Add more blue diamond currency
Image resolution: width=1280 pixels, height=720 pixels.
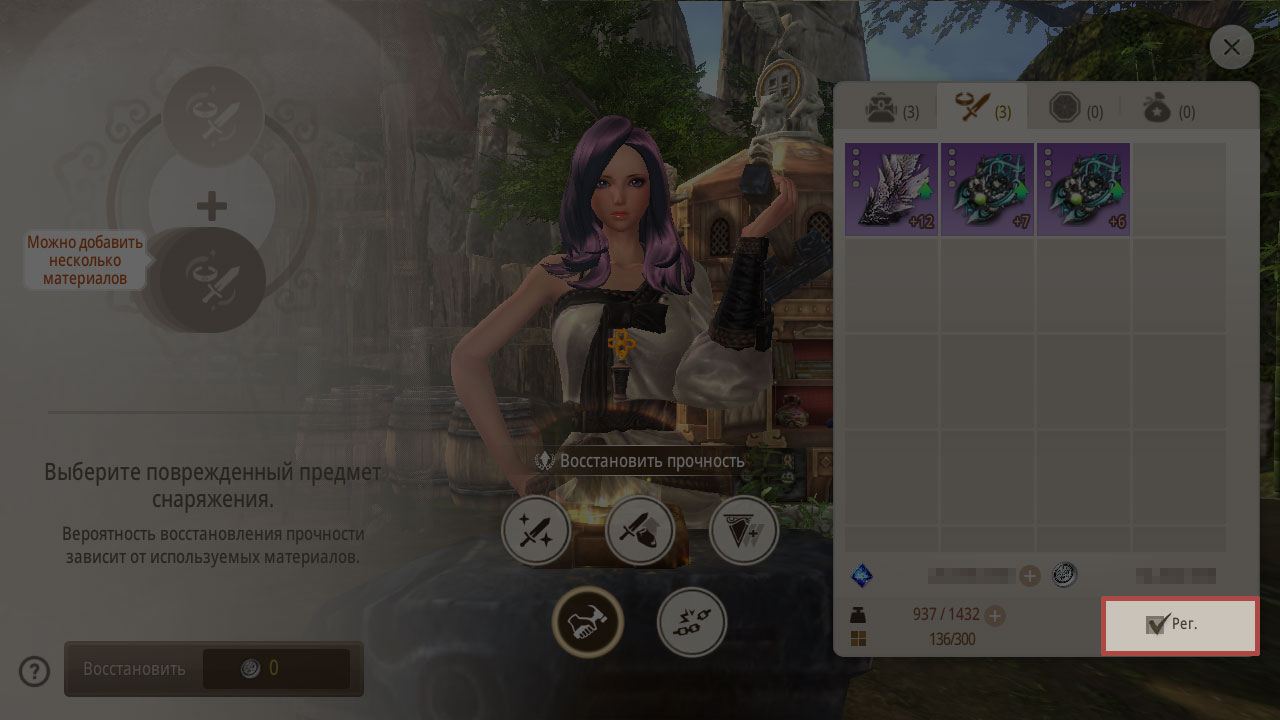(1030, 575)
